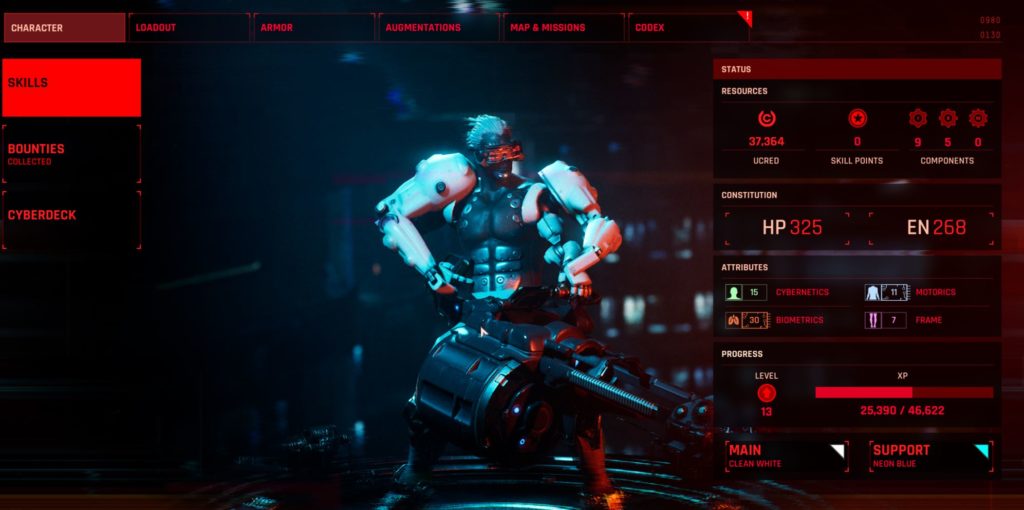Switch to the Character tab
This screenshot has width=1024, height=510.
click(x=64, y=28)
